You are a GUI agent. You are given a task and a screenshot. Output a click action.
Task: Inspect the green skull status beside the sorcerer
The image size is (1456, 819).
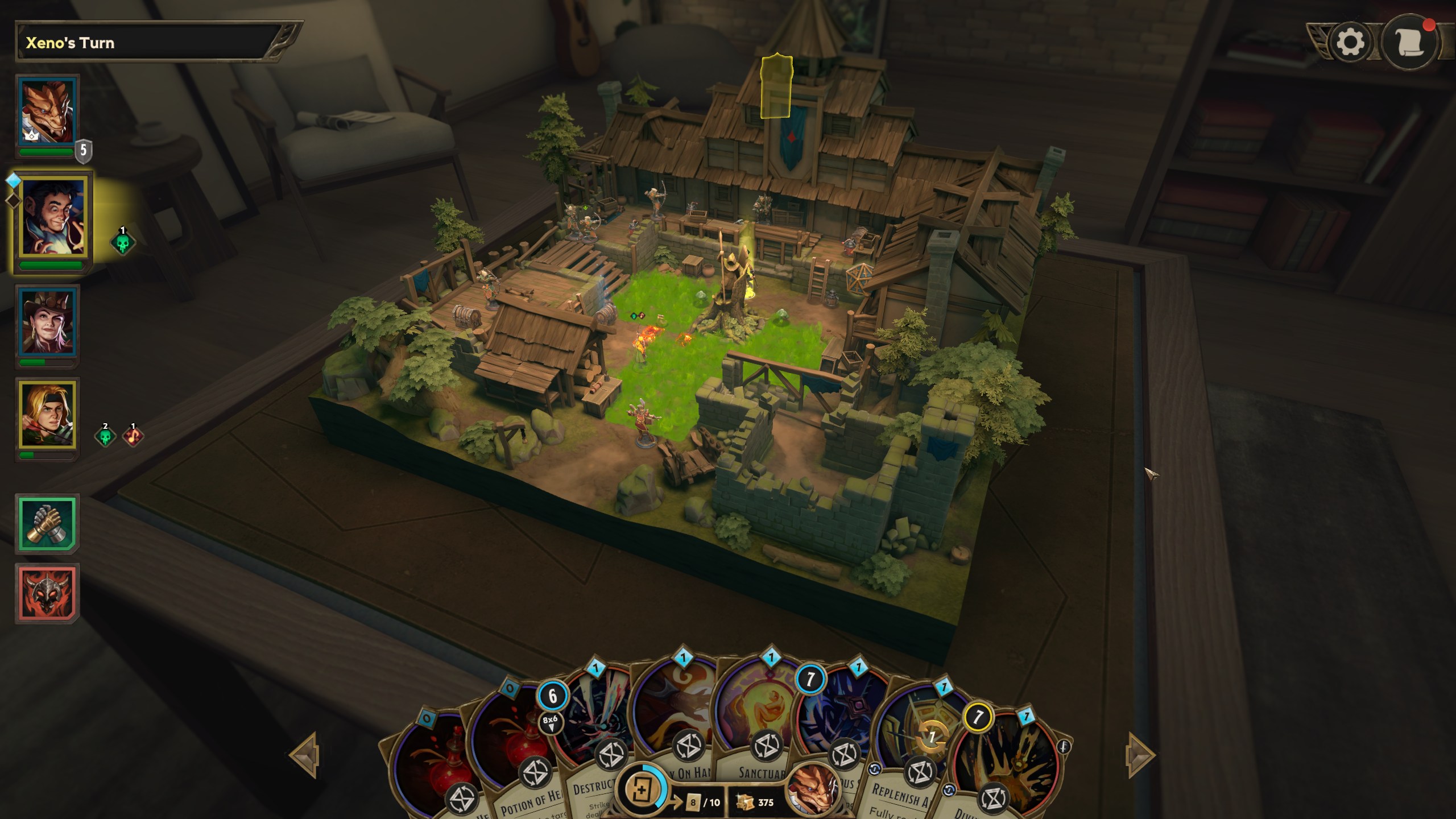pos(122,242)
